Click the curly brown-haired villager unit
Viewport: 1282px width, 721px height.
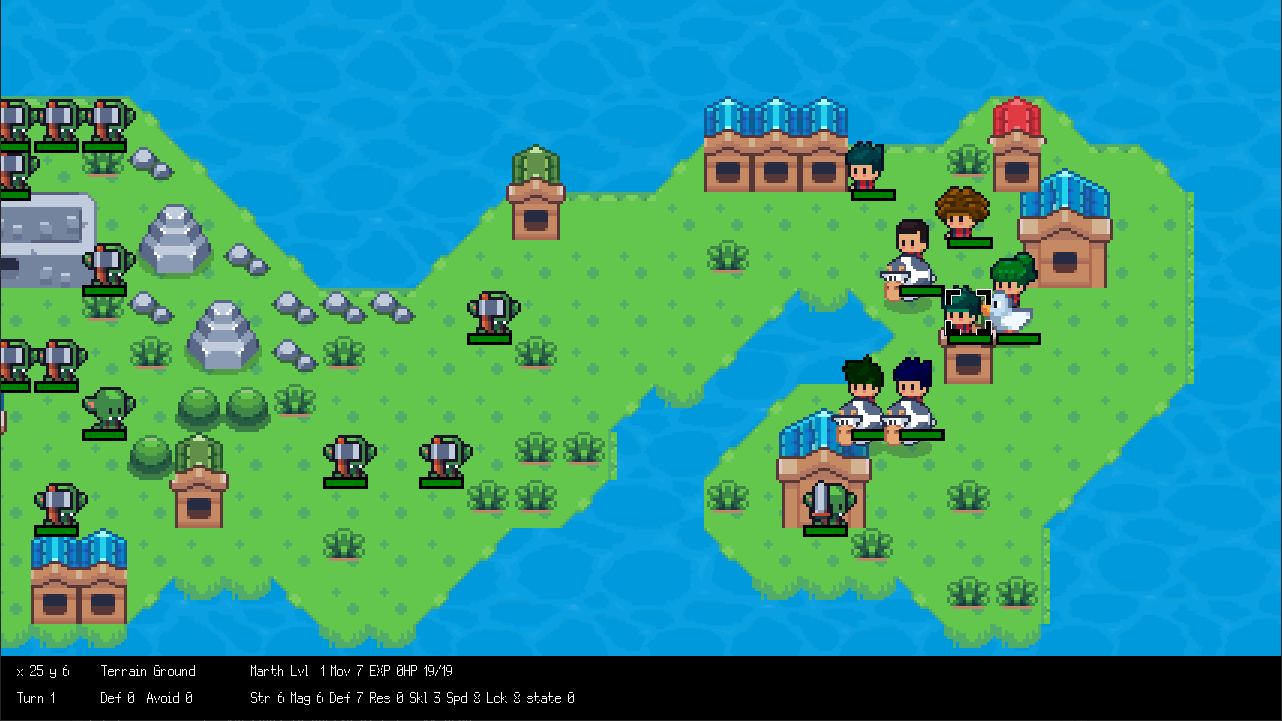(x=961, y=215)
